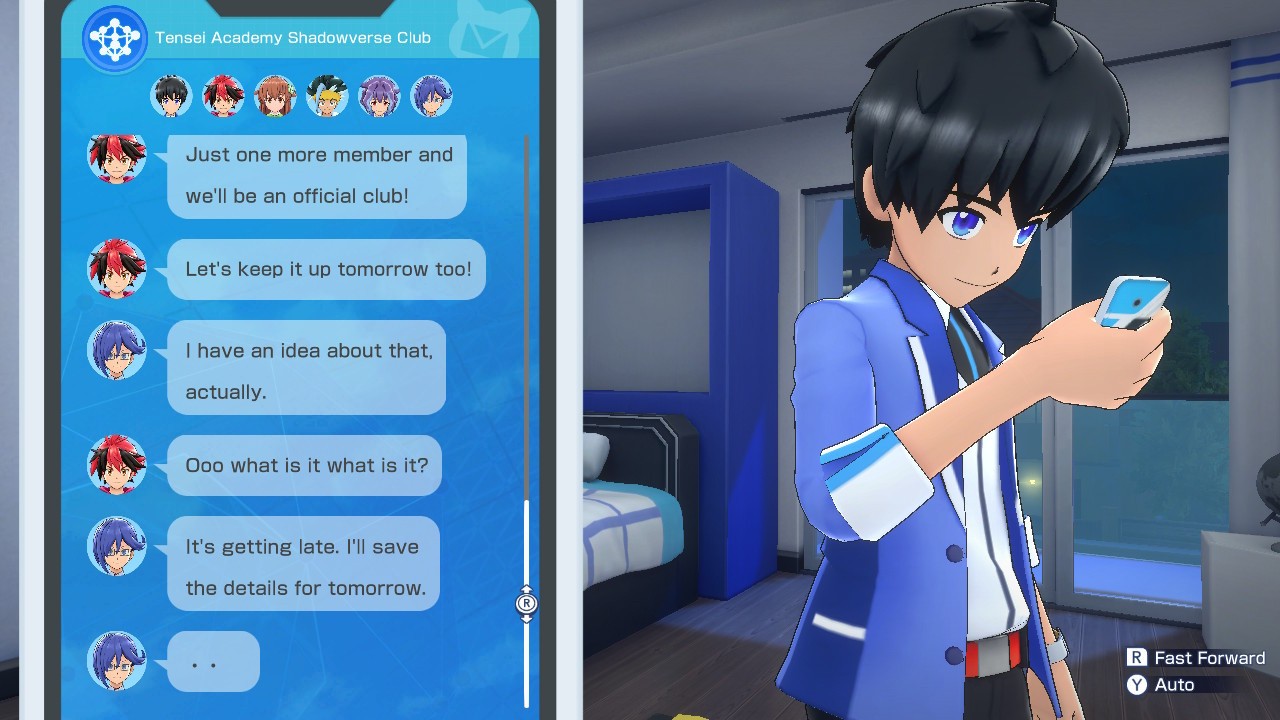Click the chat scrollbar handle

(x=527, y=604)
